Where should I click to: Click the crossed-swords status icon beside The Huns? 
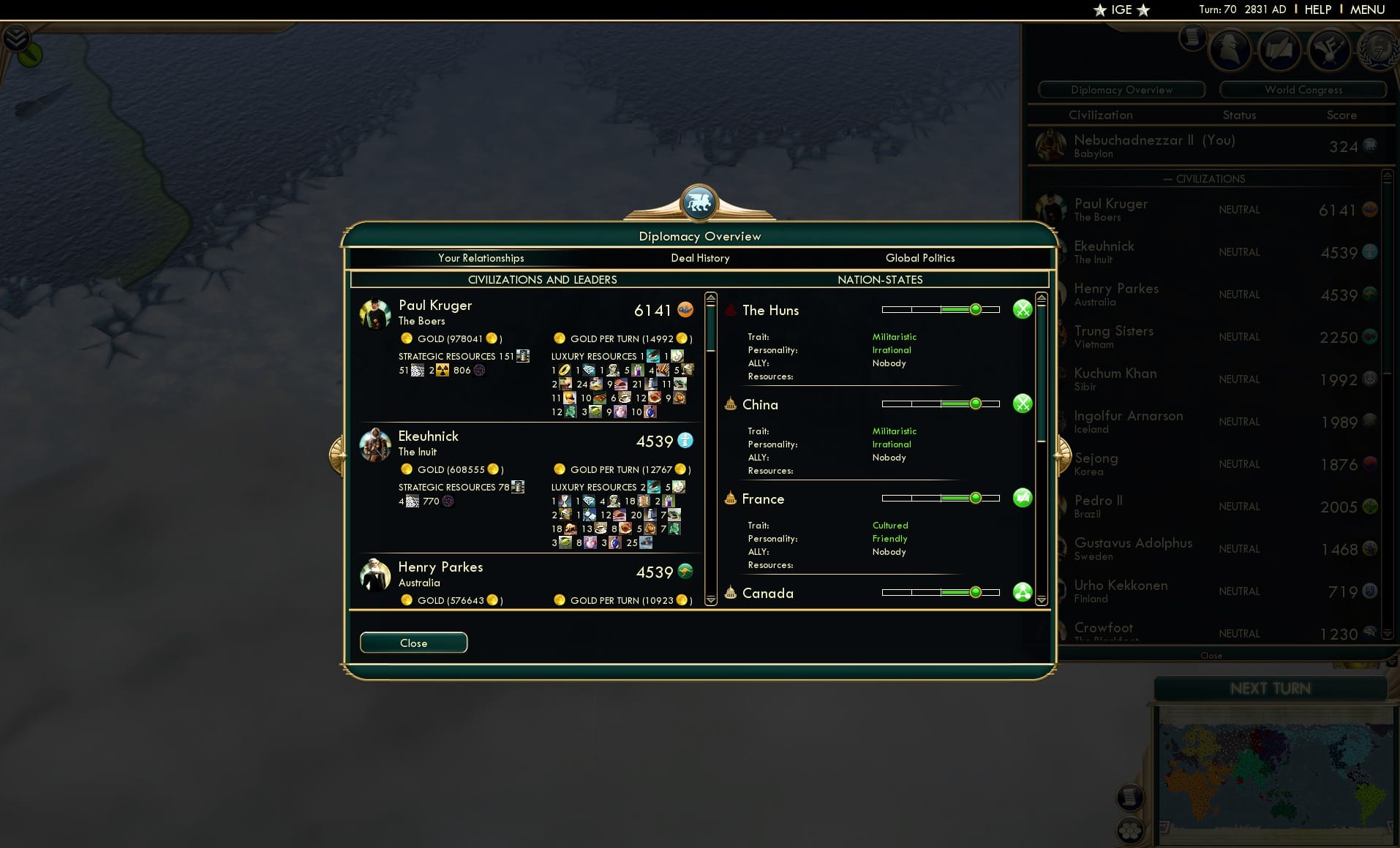pyautogui.click(x=1023, y=309)
